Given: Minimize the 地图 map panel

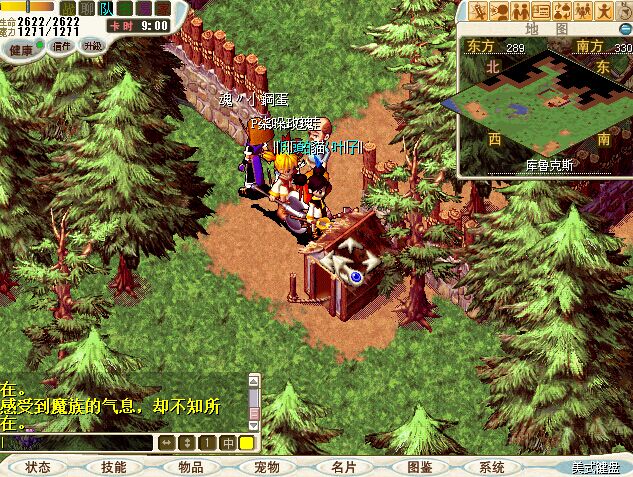Looking at the screenshot, I should [x=624, y=29].
